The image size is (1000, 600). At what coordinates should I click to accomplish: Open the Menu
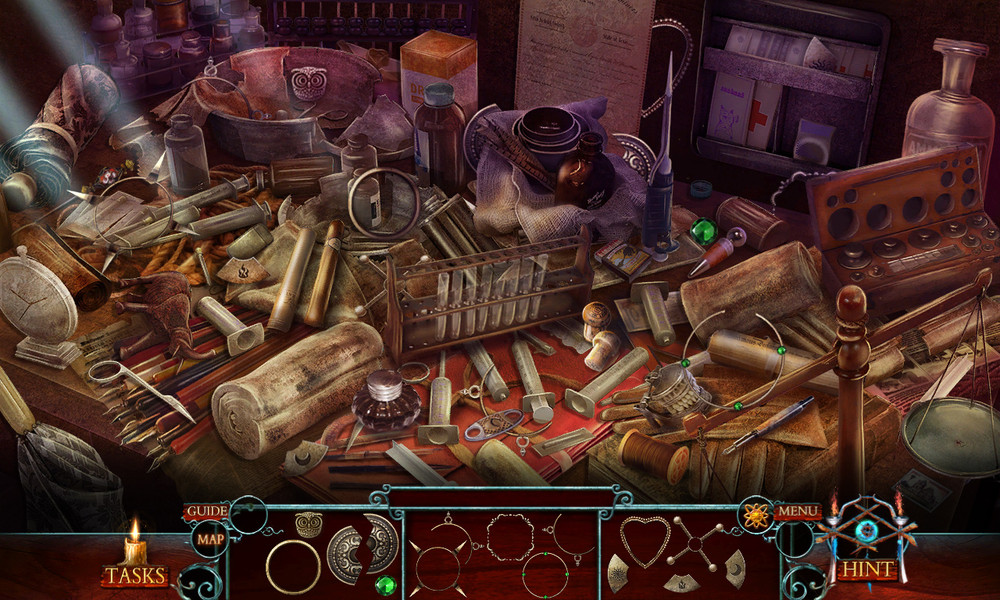[797, 512]
